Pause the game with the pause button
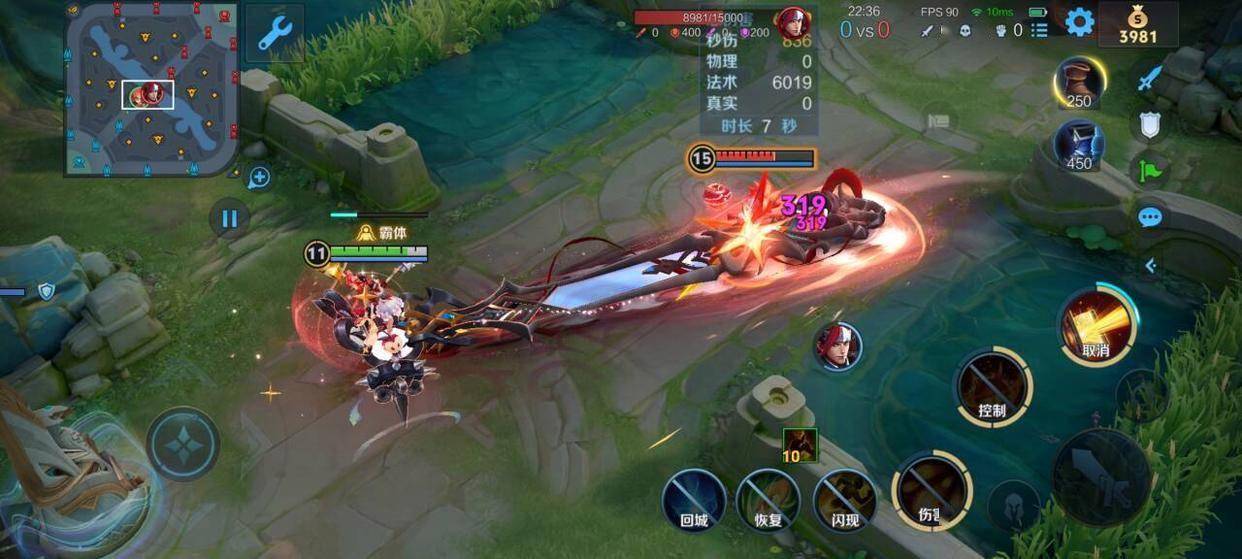This screenshot has width=1242, height=559. coord(229,217)
